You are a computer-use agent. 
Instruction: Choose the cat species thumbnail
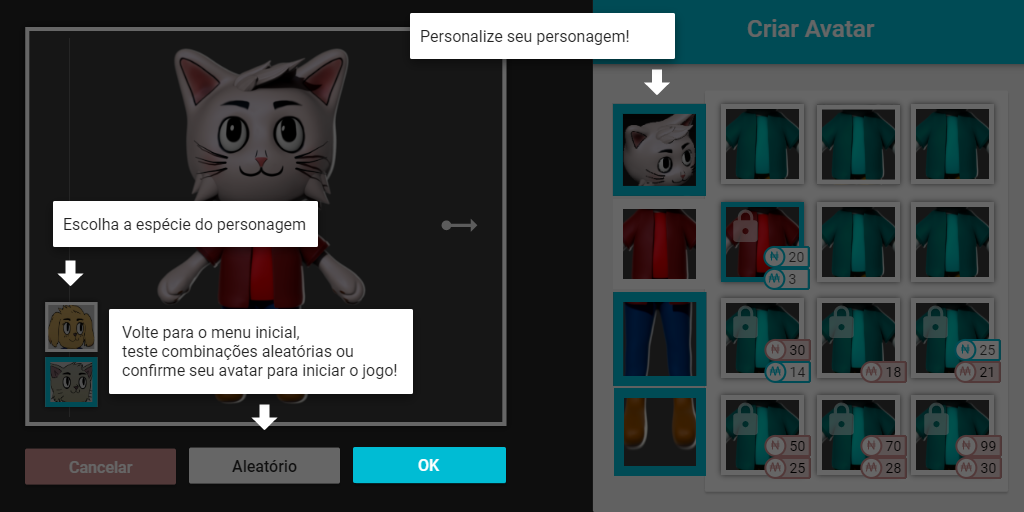click(71, 382)
